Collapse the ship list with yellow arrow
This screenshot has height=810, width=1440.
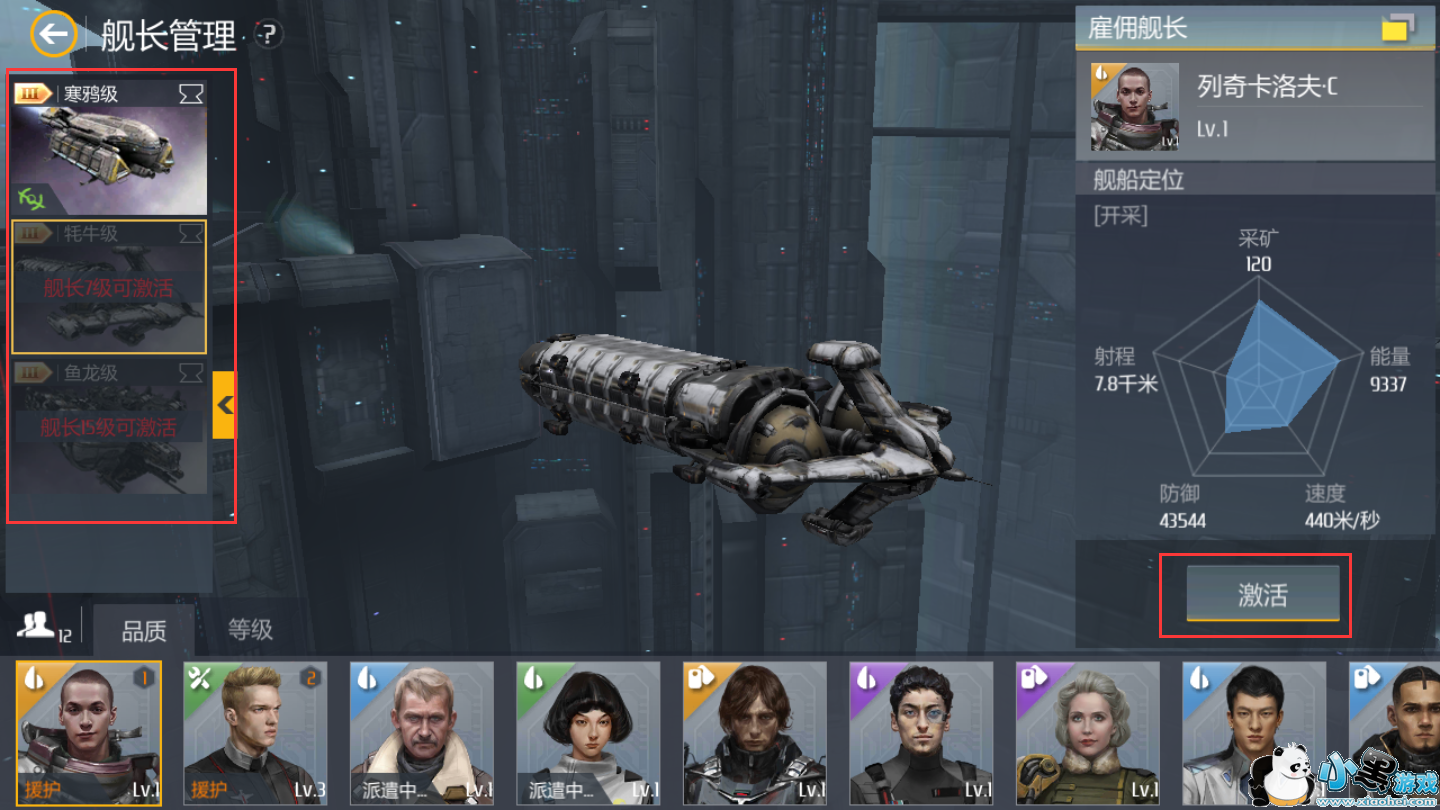[x=224, y=405]
